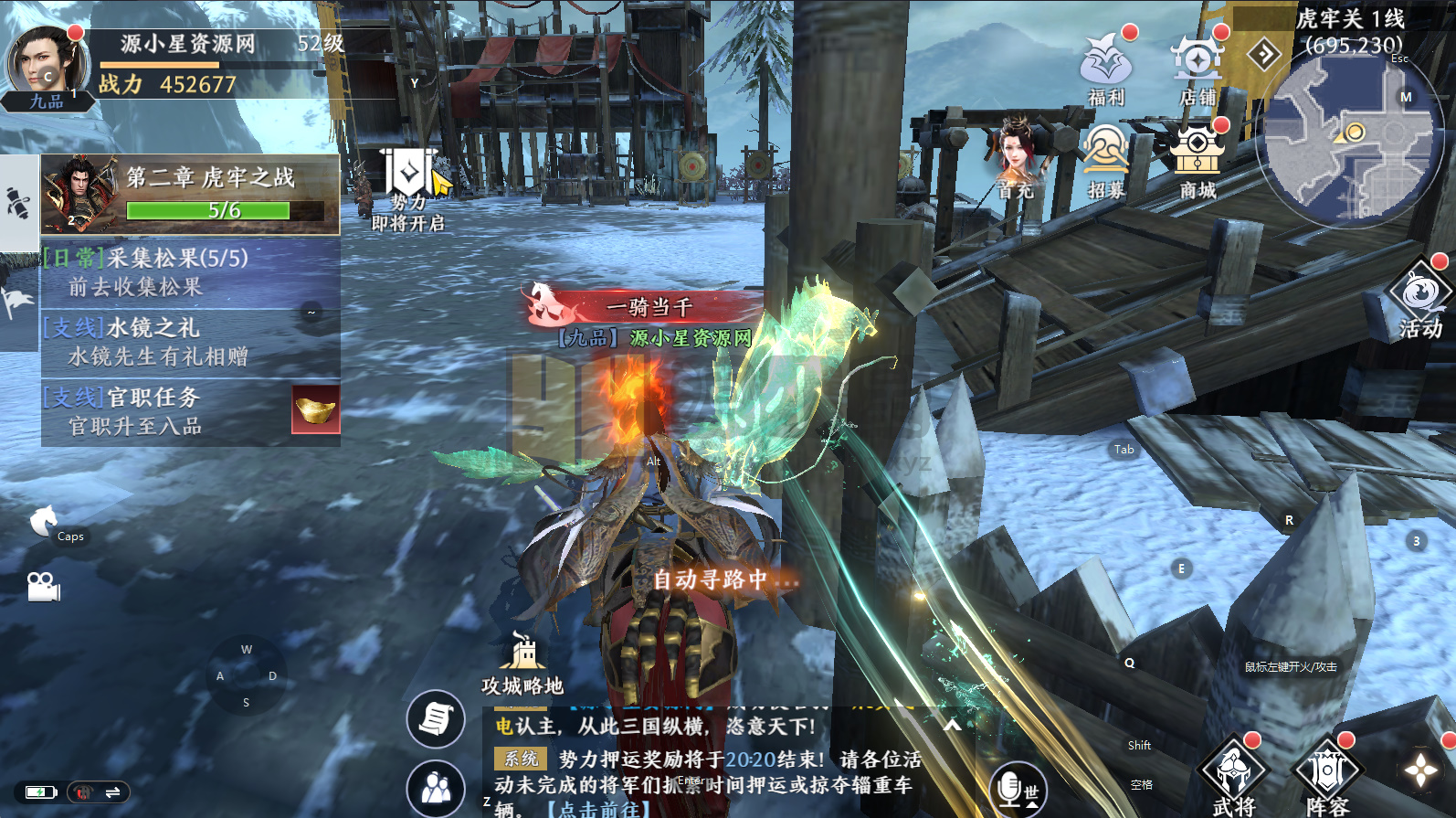This screenshot has width=1456, height=818.
Task: Open the 活动 events panel
Action: [1419, 298]
